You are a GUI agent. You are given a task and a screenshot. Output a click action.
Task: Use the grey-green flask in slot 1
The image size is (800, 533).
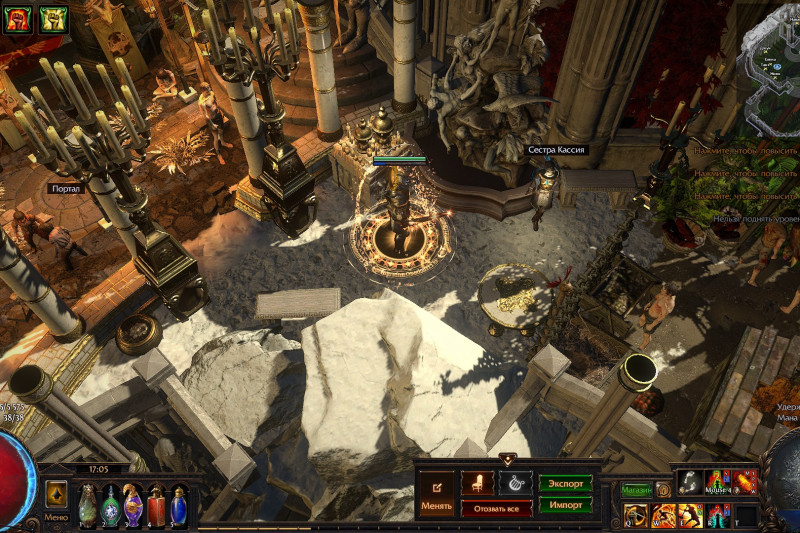tap(88, 504)
